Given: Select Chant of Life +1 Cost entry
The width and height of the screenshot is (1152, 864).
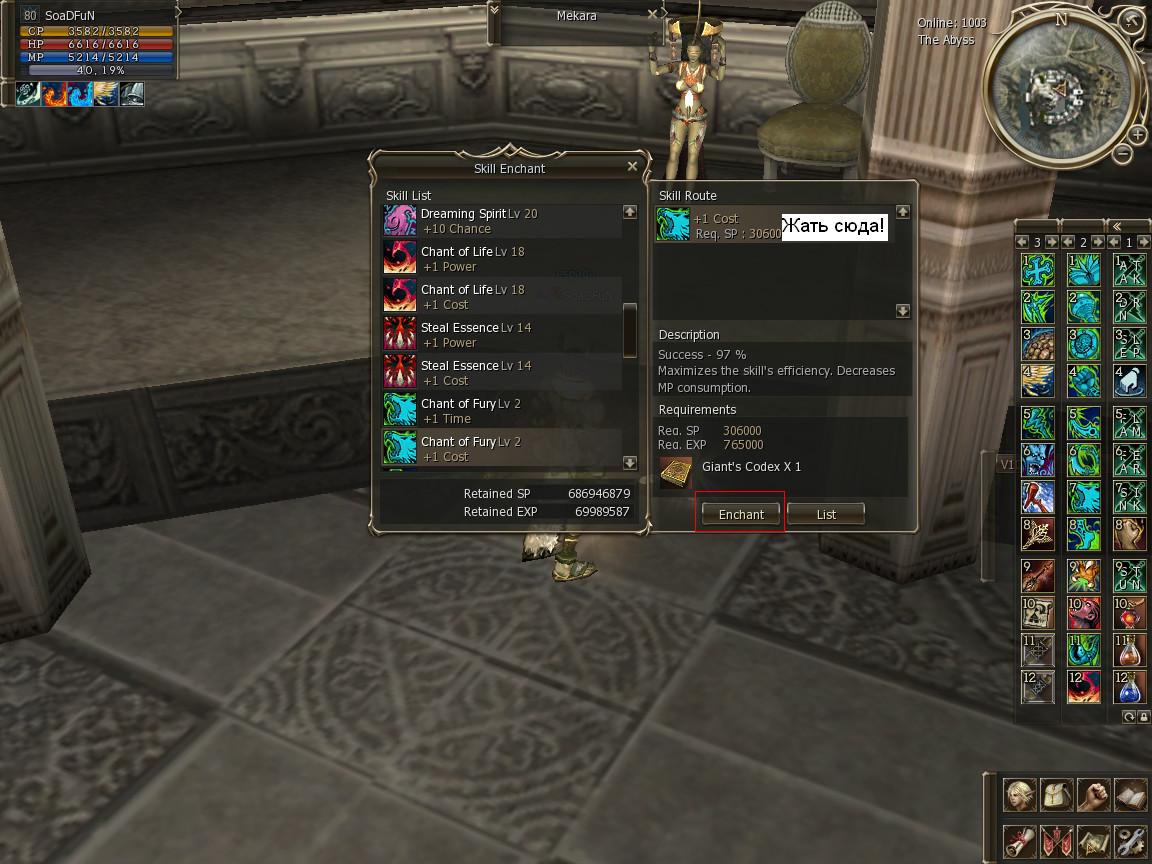Looking at the screenshot, I should (x=500, y=297).
